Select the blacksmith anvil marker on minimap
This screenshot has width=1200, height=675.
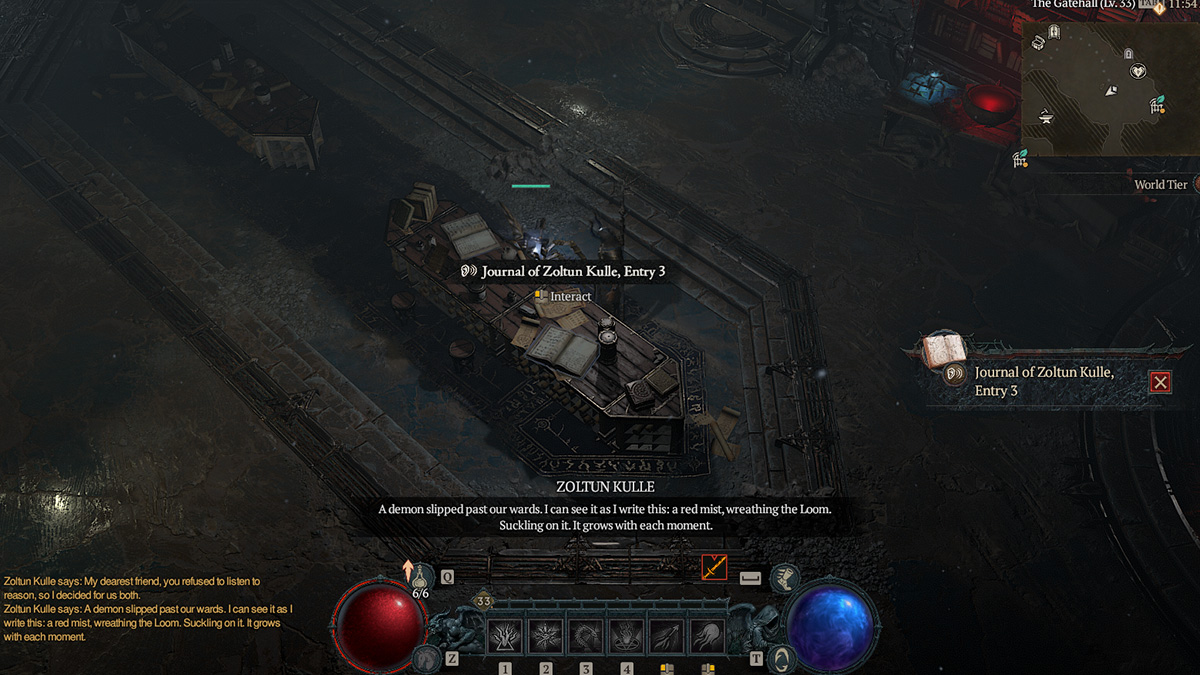click(1046, 116)
